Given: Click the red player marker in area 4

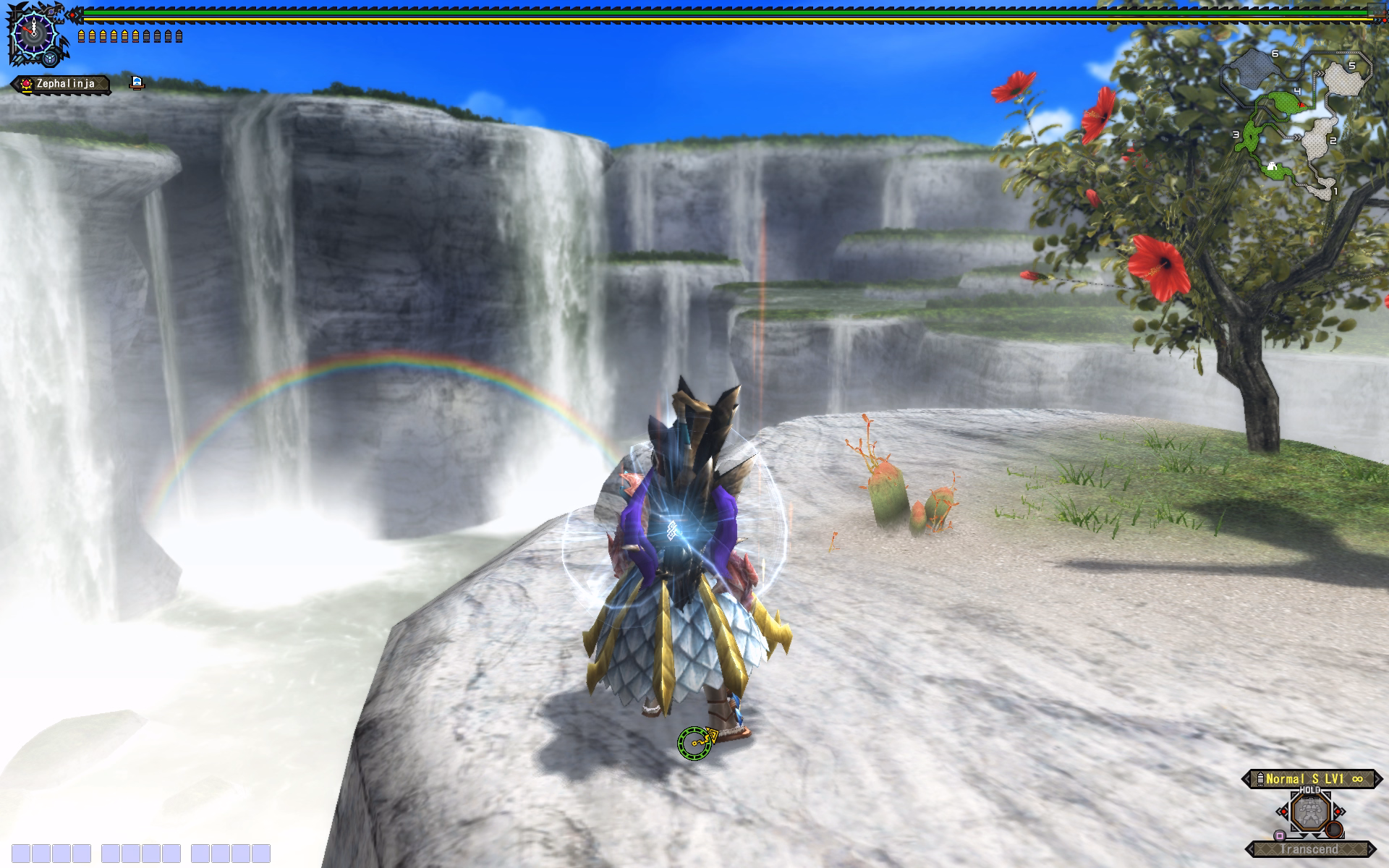Looking at the screenshot, I should pyautogui.click(x=1302, y=106).
